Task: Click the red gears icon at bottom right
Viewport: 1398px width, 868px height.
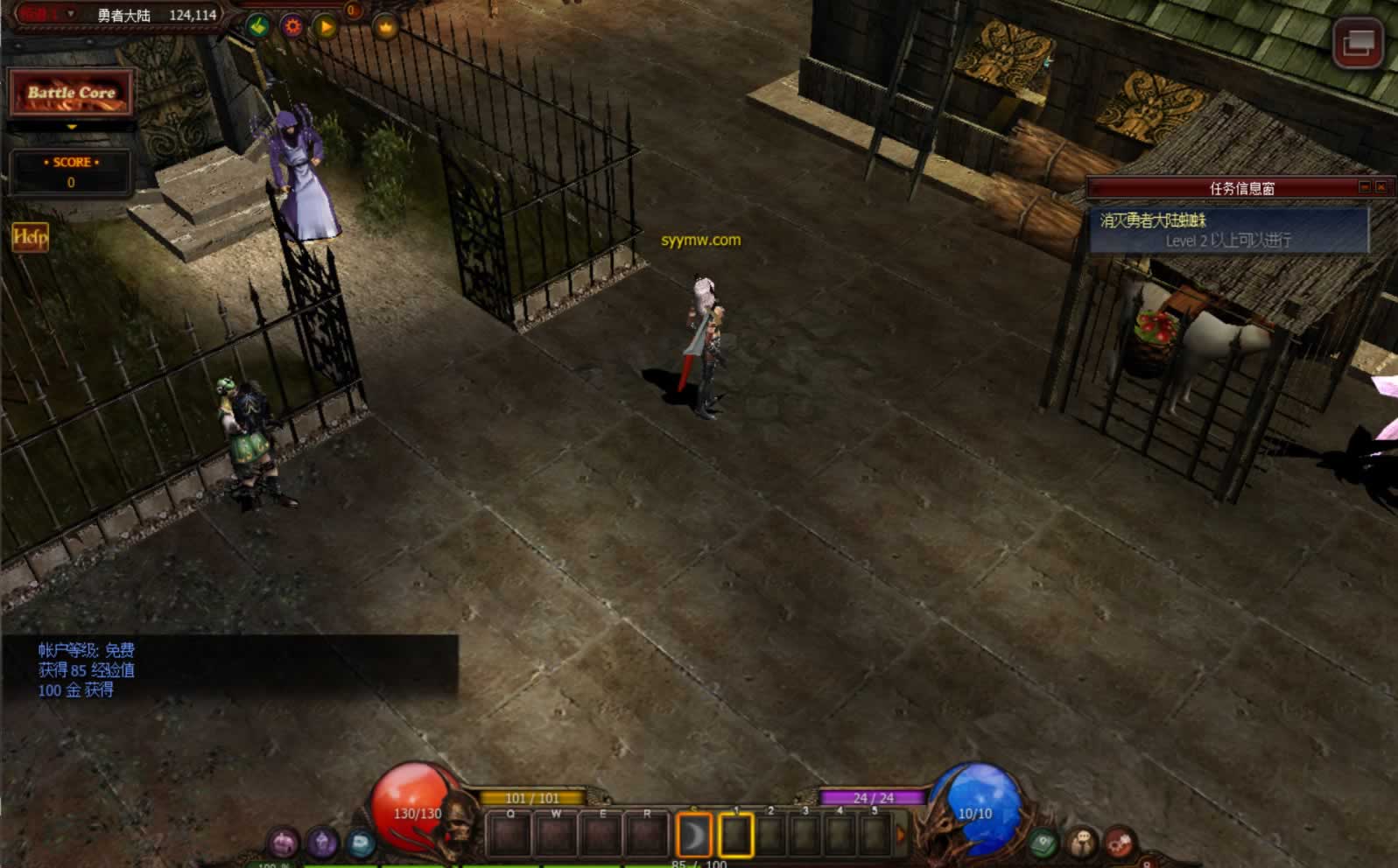Action: coord(1120,843)
